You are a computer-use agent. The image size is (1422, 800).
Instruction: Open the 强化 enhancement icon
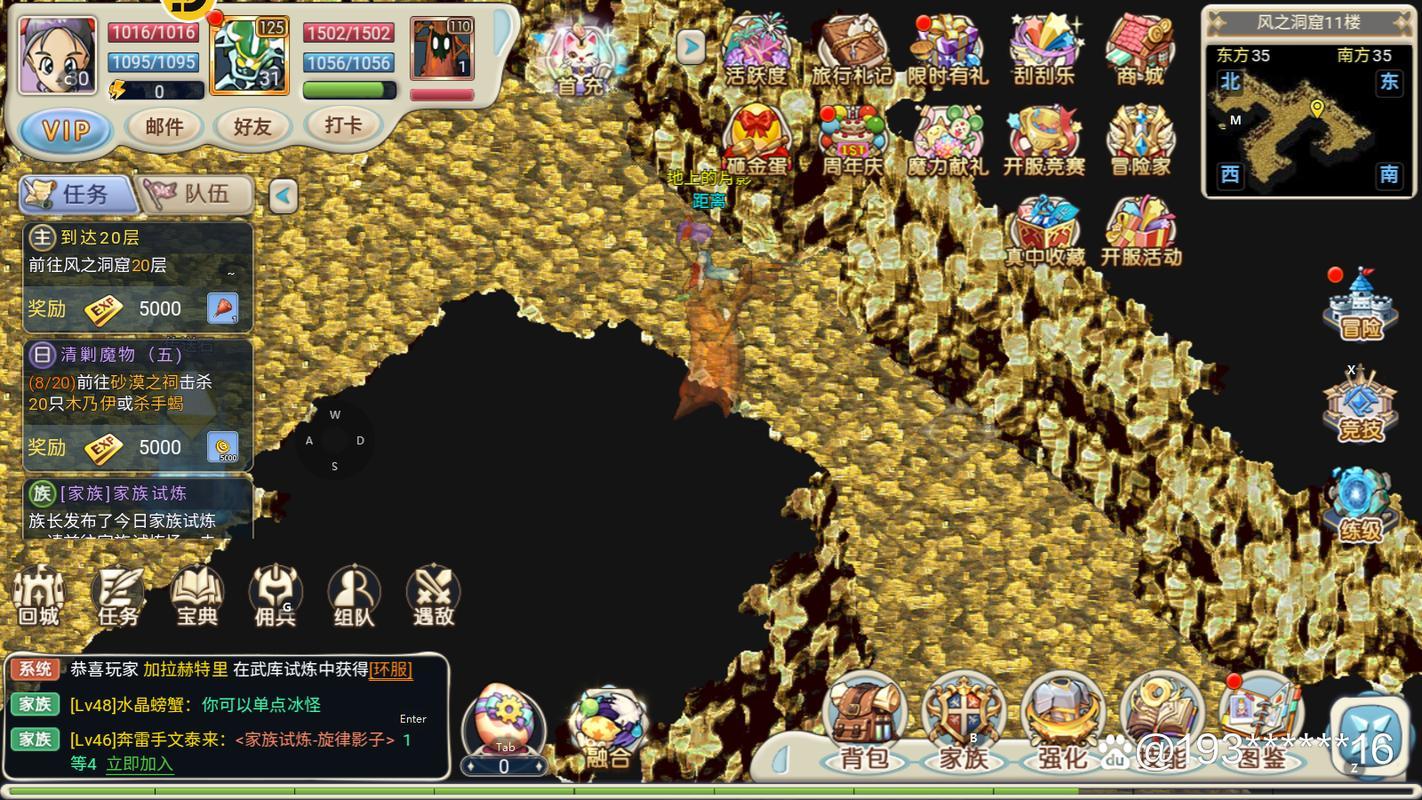[1060, 715]
